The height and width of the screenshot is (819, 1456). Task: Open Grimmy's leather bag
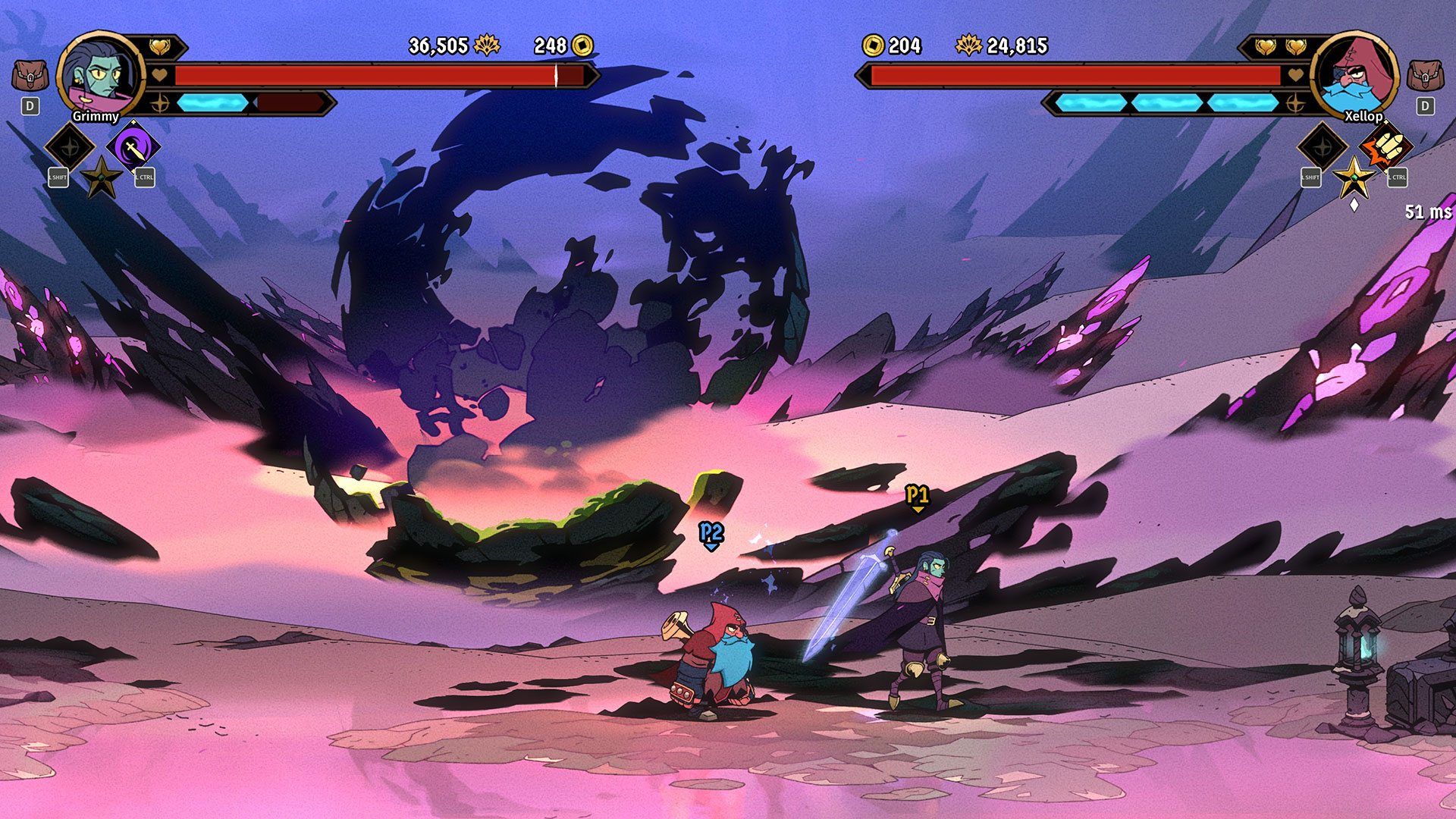(x=30, y=76)
